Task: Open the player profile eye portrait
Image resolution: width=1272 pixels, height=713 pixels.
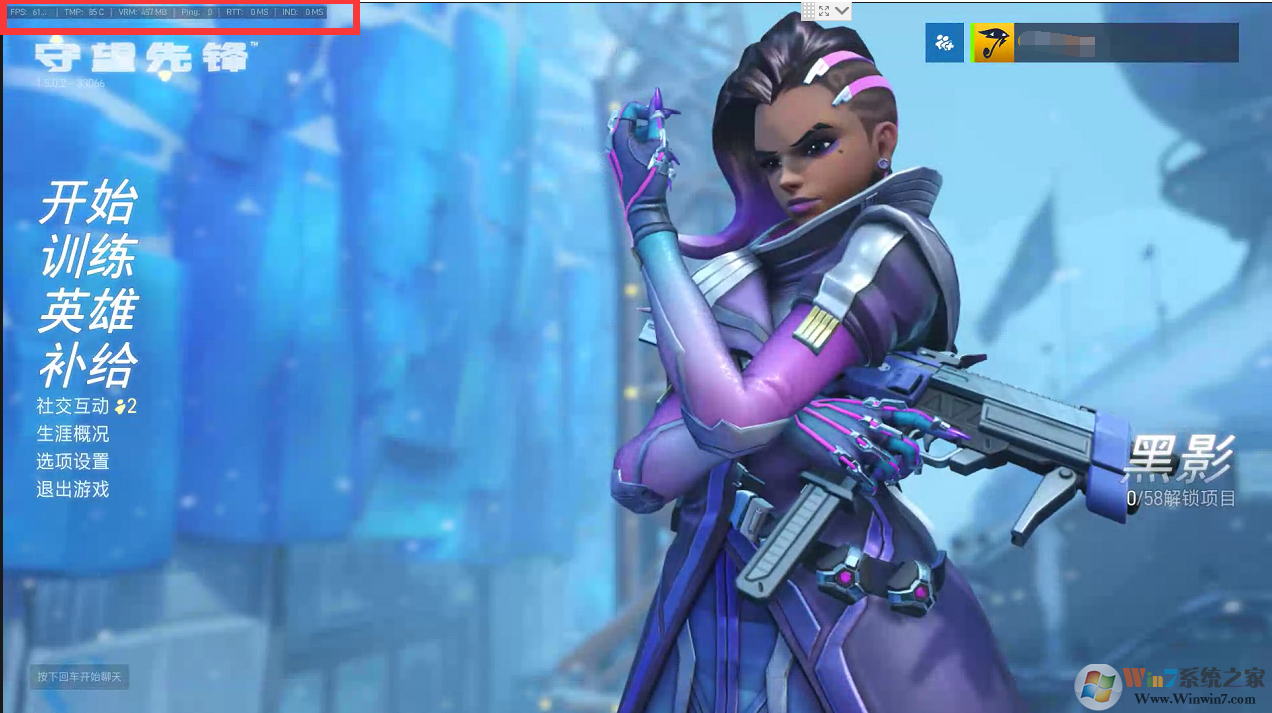Action: point(993,43)
